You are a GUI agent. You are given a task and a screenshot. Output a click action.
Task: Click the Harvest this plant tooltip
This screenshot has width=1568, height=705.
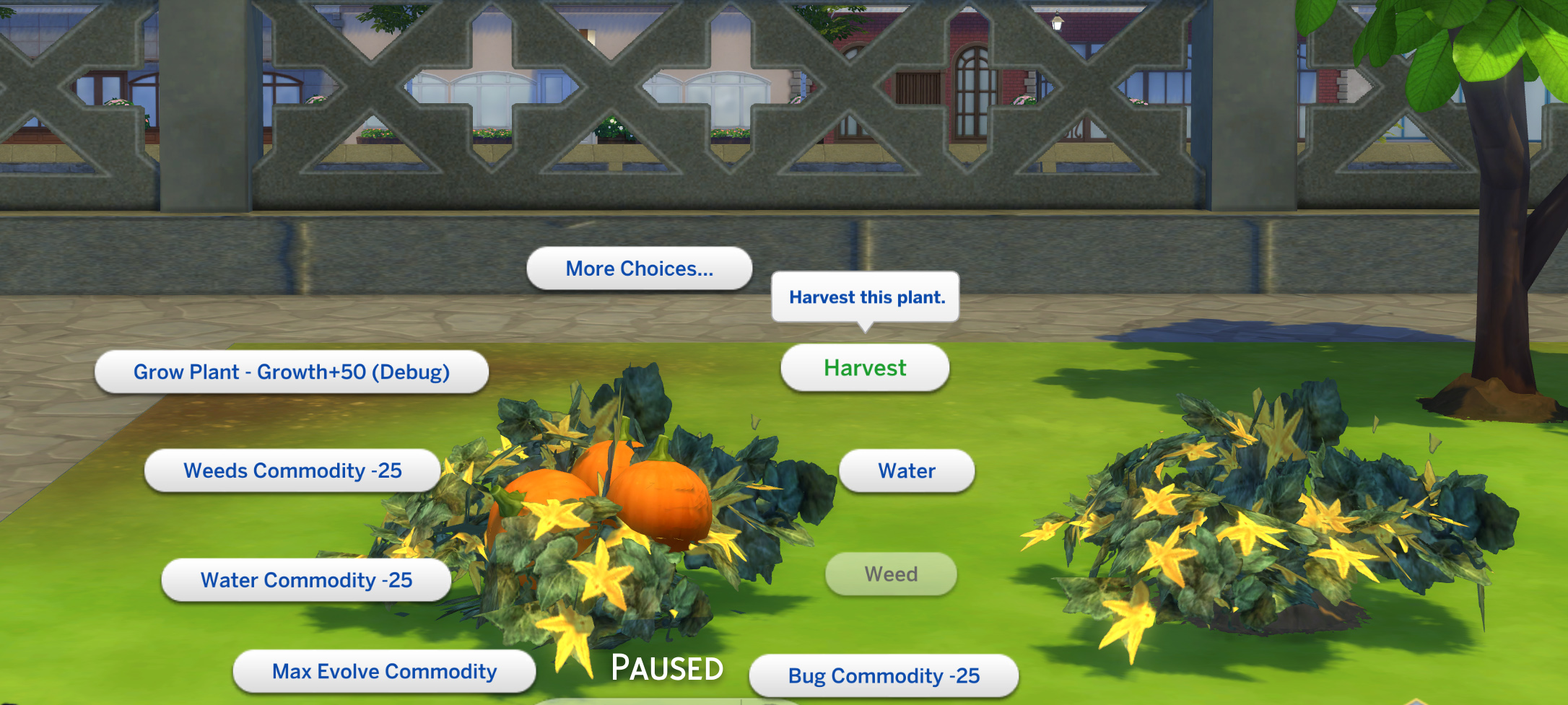[866, 297]
